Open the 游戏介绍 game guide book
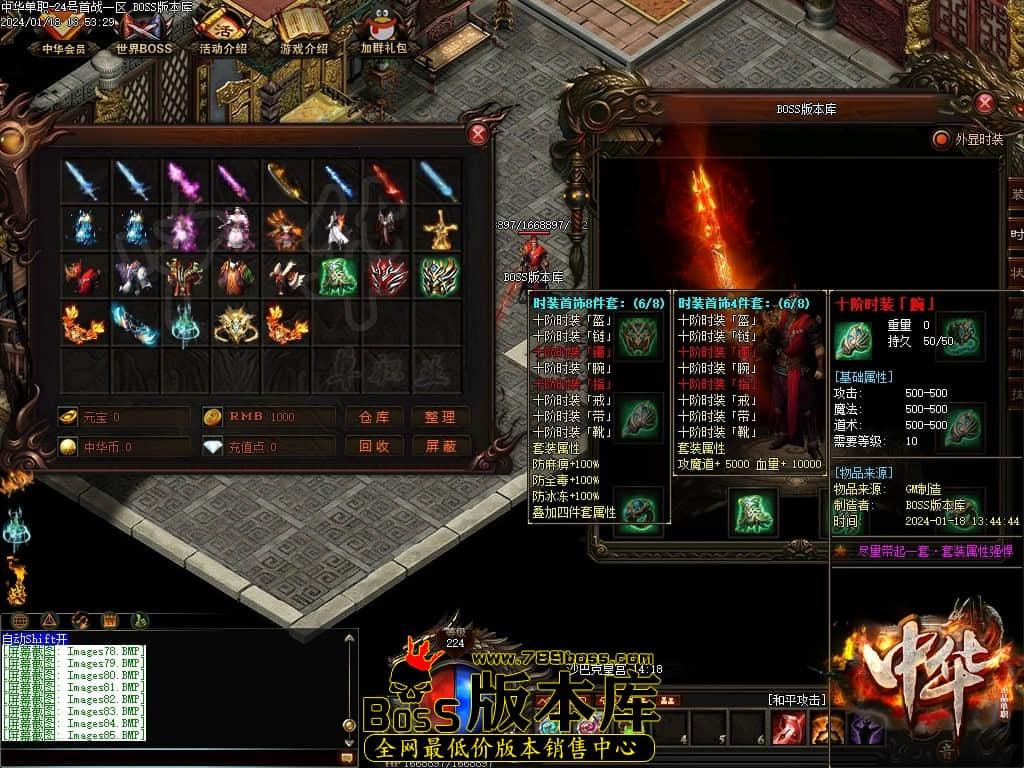Image resolution: width=1024 pixels, height=768 pixels. [x=303, y=33]
